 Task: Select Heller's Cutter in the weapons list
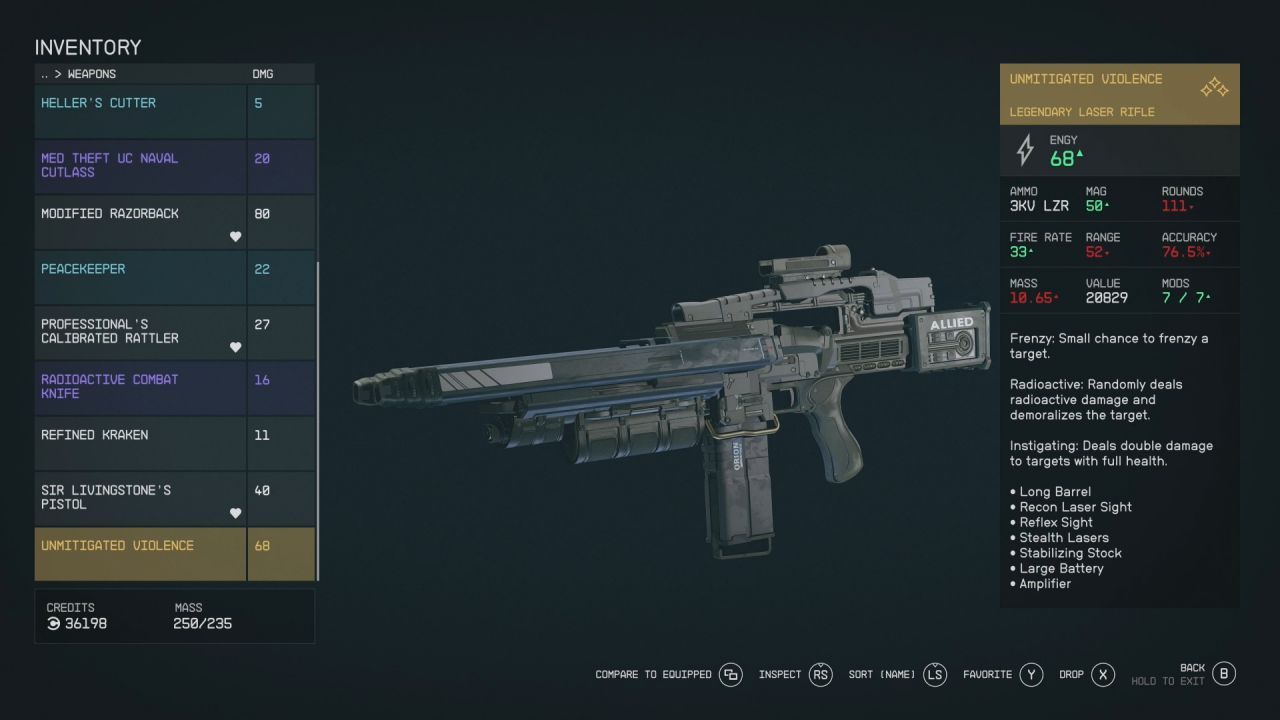pos(140,111)
